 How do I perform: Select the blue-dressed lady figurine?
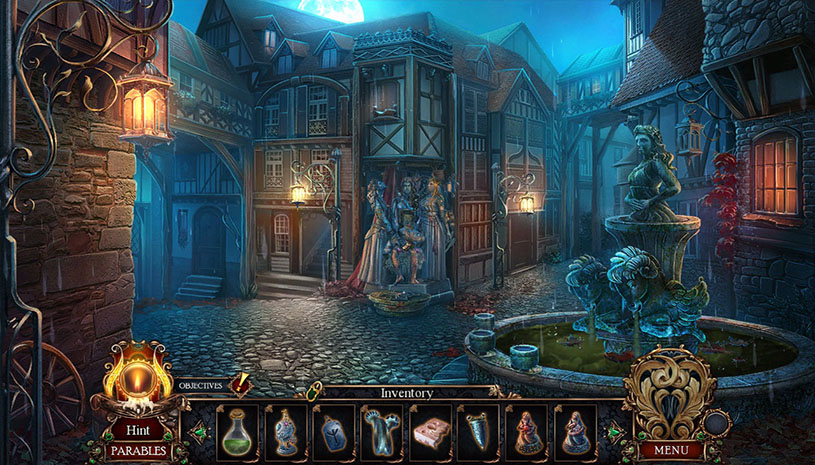[x=575, y=432]
